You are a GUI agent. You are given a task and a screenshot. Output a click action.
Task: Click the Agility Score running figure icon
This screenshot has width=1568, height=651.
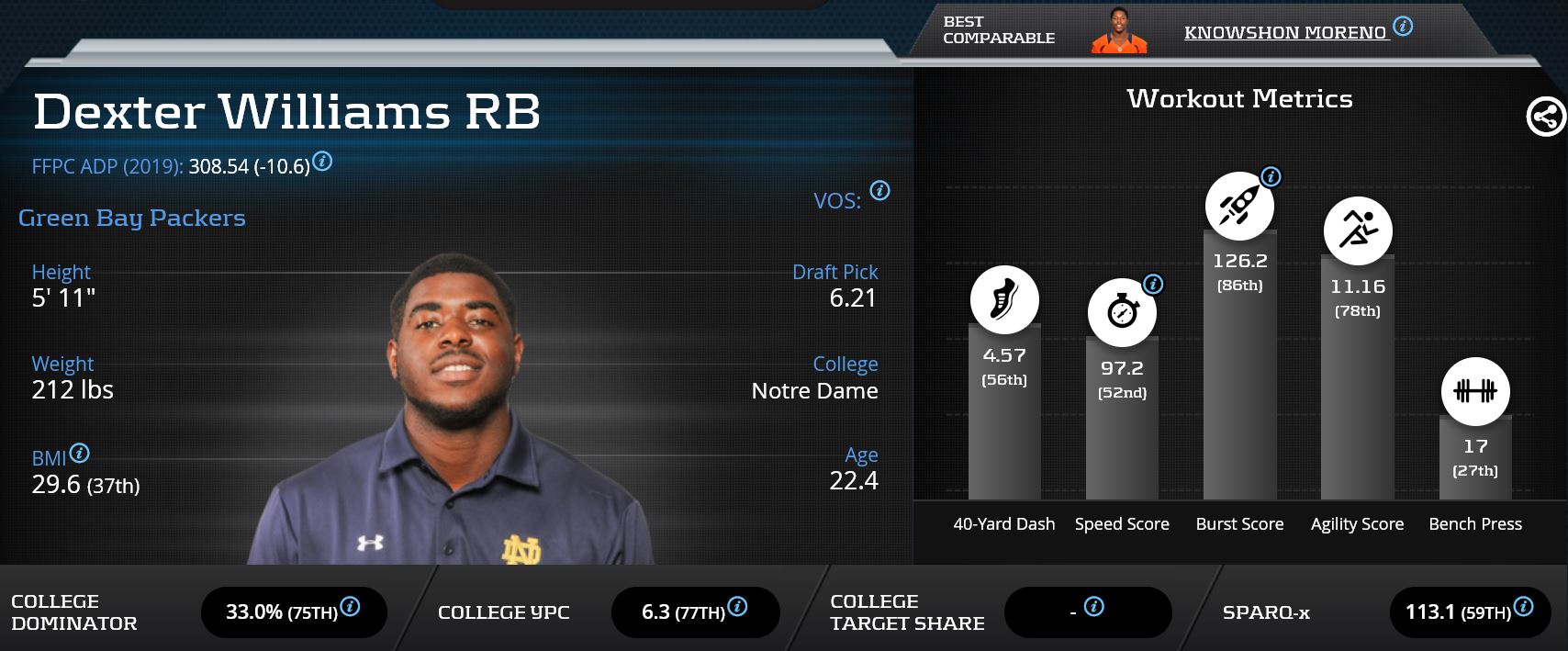coord(1358,230)
